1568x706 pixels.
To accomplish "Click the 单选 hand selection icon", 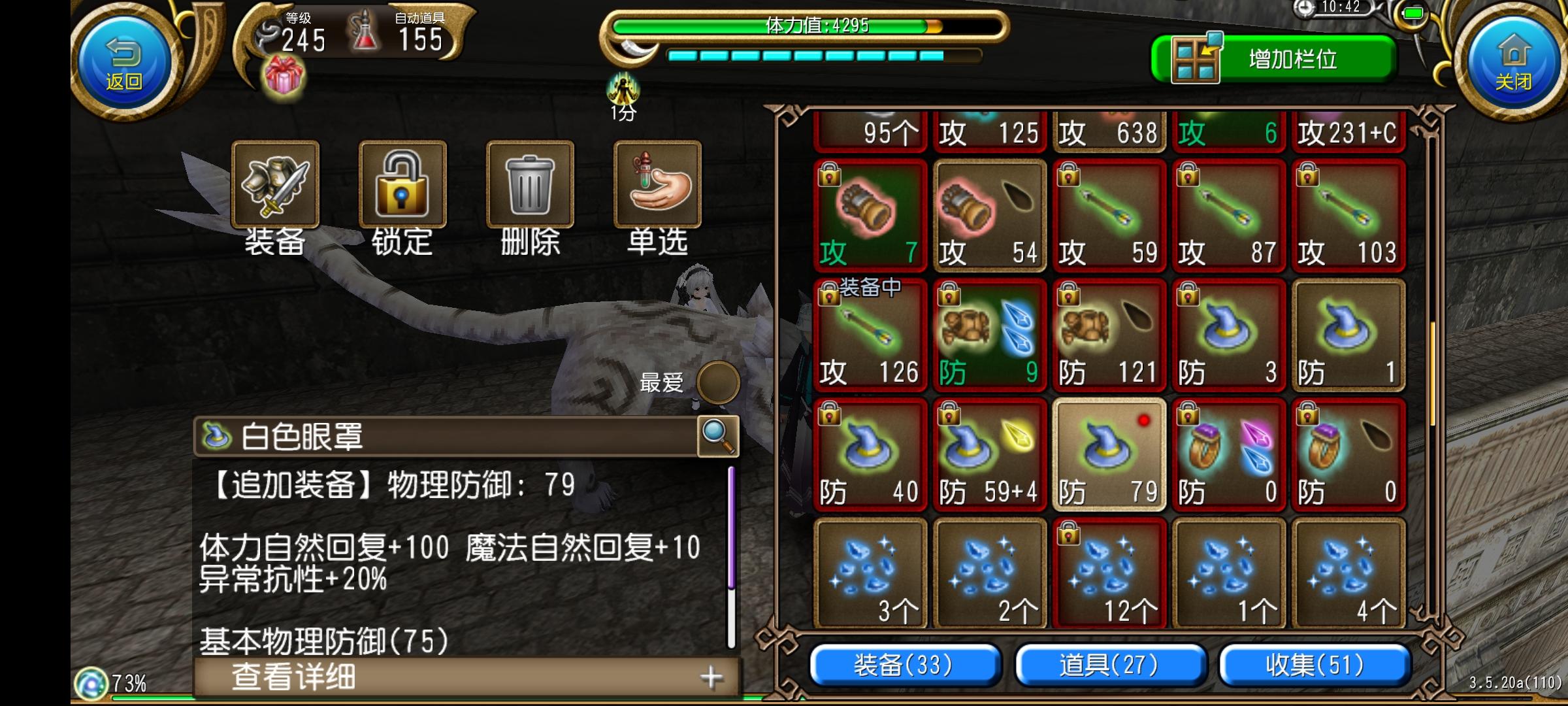I will [x=654, y=184].
